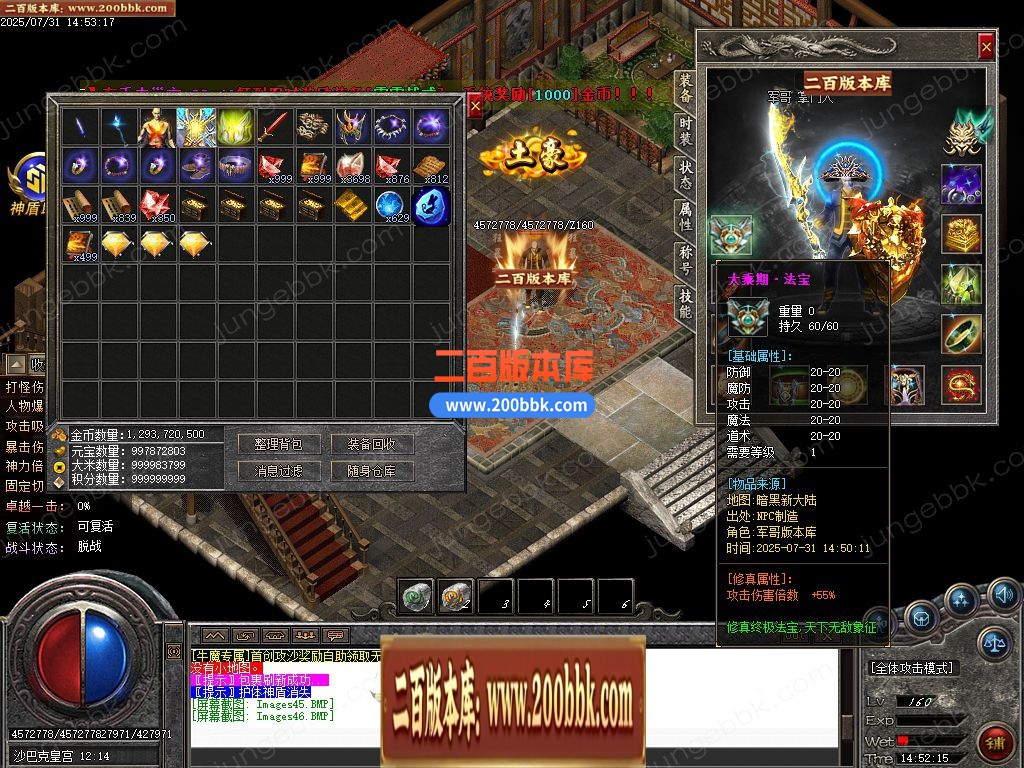Use the first hotbar scroll item
Image resolution: width=1024 pixels, height=768 pixels.
(x=417, y=597)
